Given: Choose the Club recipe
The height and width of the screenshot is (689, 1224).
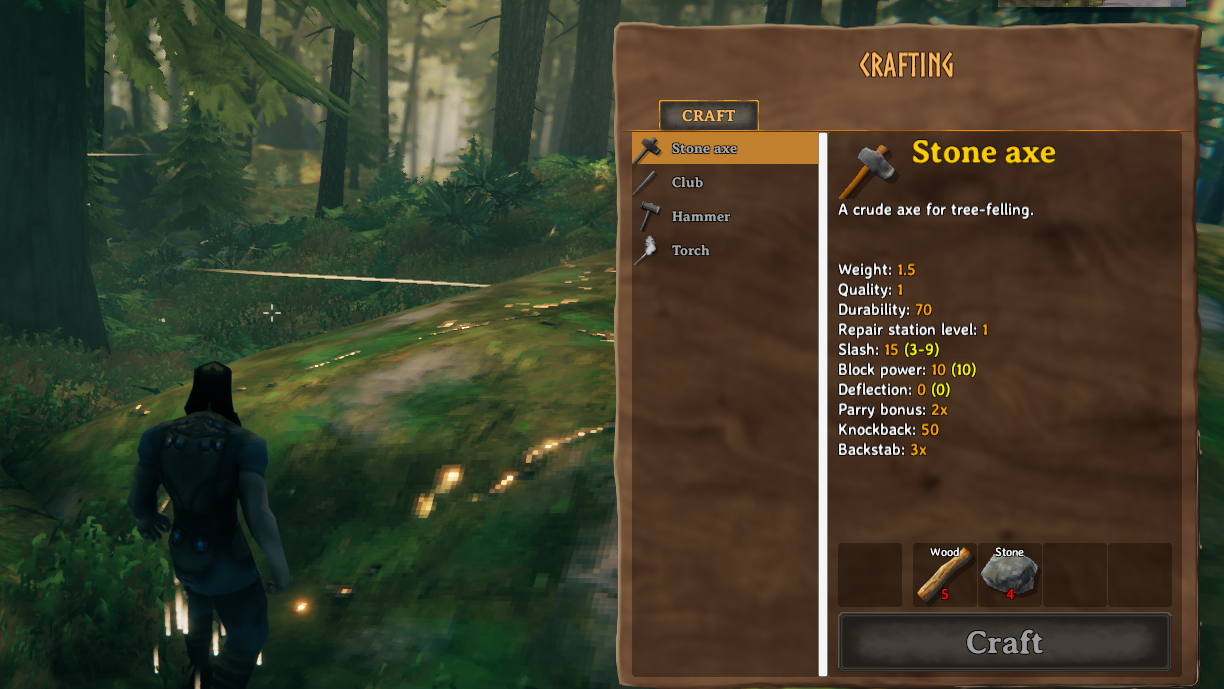Looking at the screenshot, I should pyautogui.click(x=687, y=183).
